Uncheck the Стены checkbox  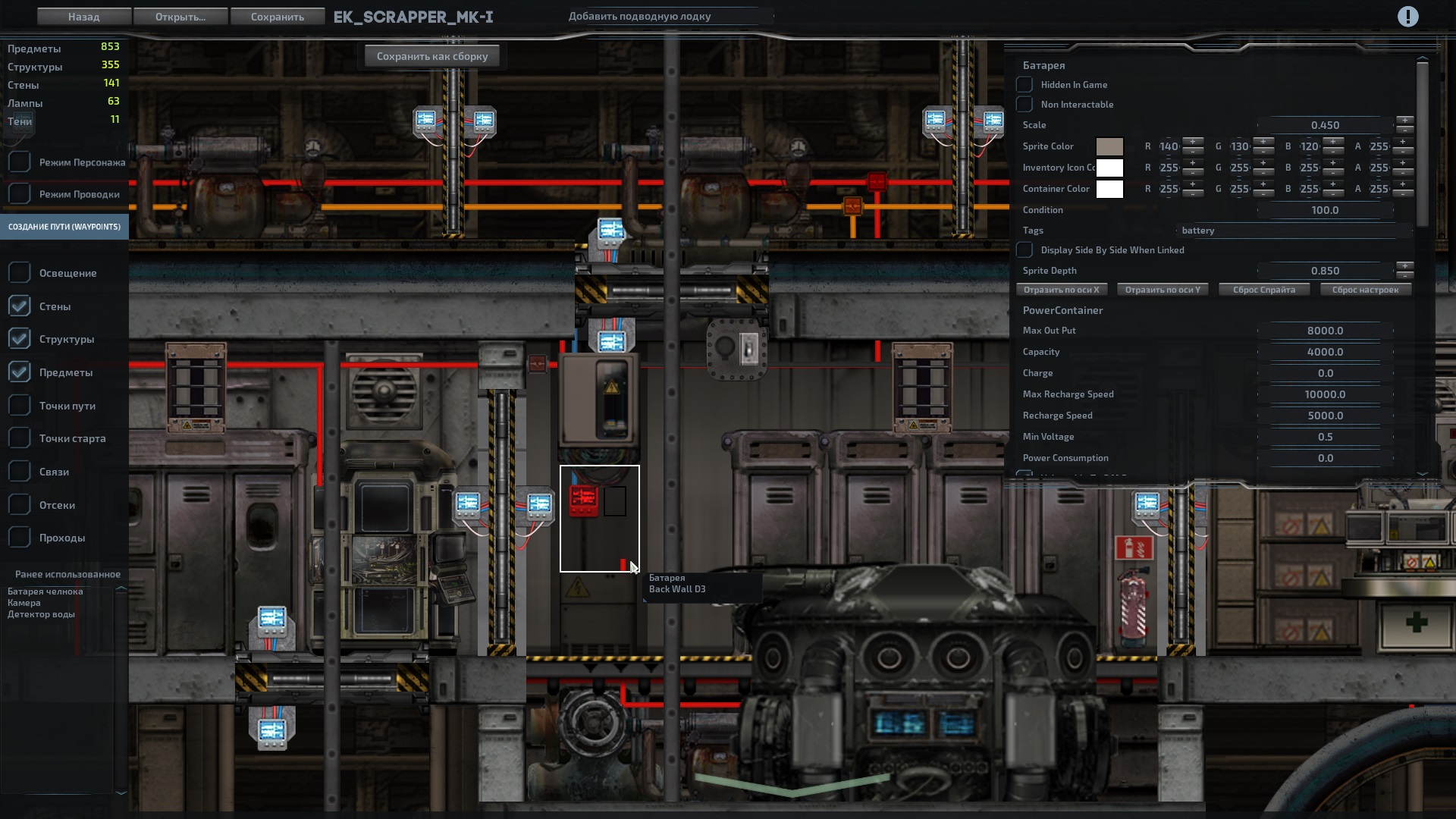tap(19, 306)
